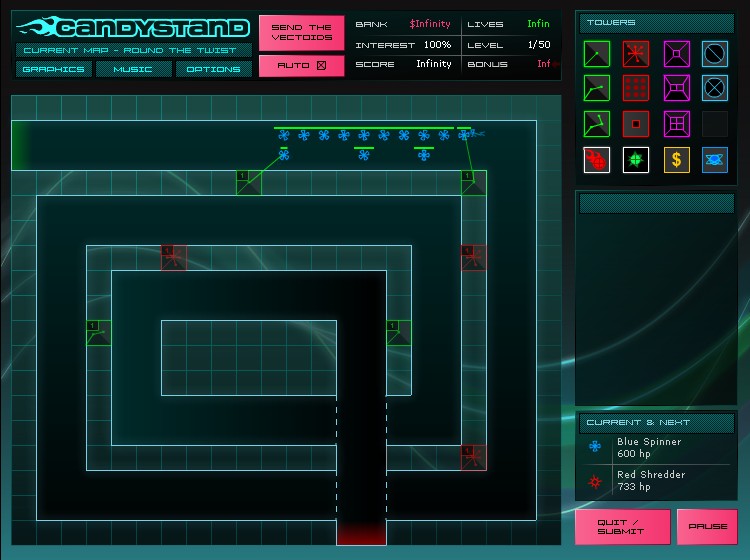Viewport: 750px width, 560px height.
Task: Open the Options menu
Action: 214,69
